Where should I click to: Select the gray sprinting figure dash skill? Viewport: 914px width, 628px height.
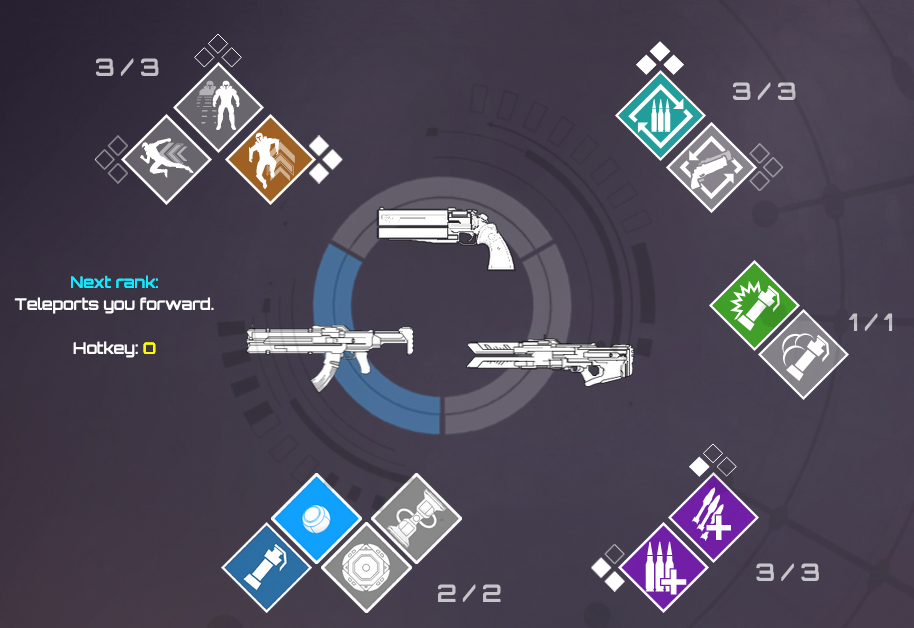(167, 160)
